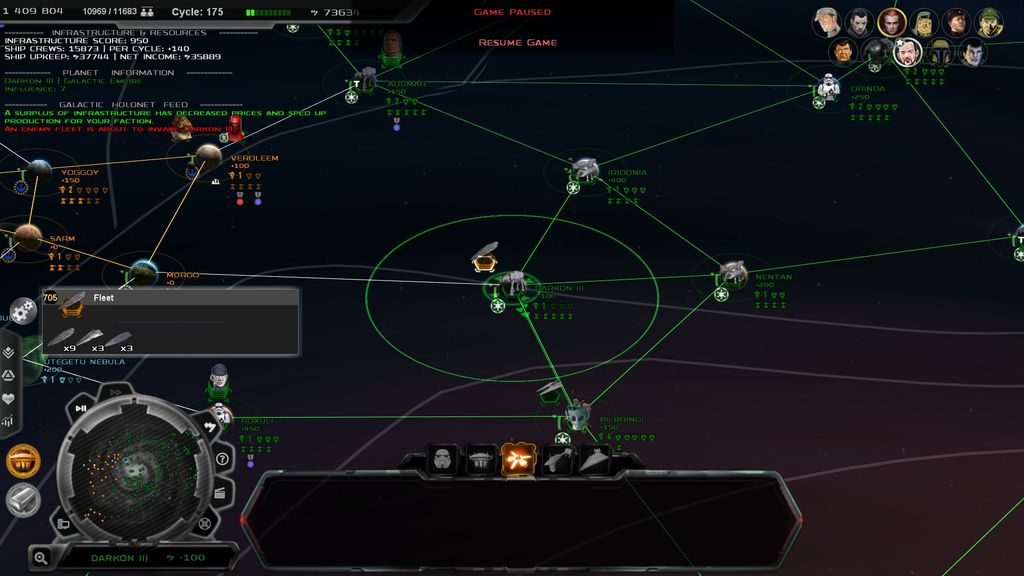Screen dimensions: 1024x576
Task: Show the bar chart statistics overlay
Action: click(9, 421)
